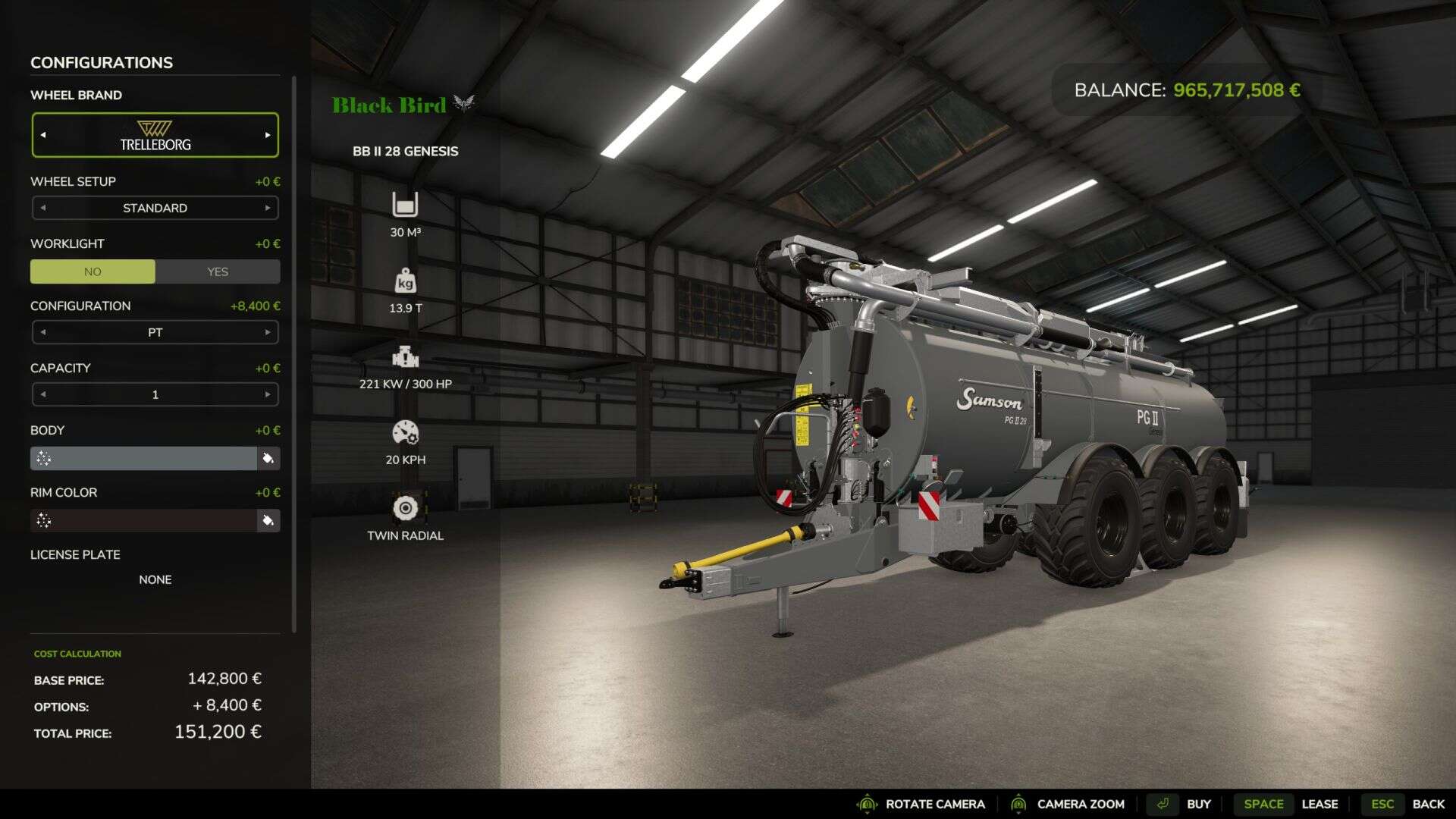Increase the capacity option

point(267,394)
